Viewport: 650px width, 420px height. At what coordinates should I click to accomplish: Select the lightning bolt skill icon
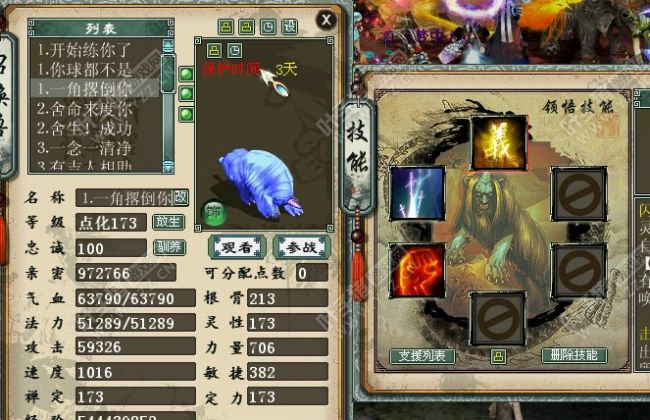(418, 193)
